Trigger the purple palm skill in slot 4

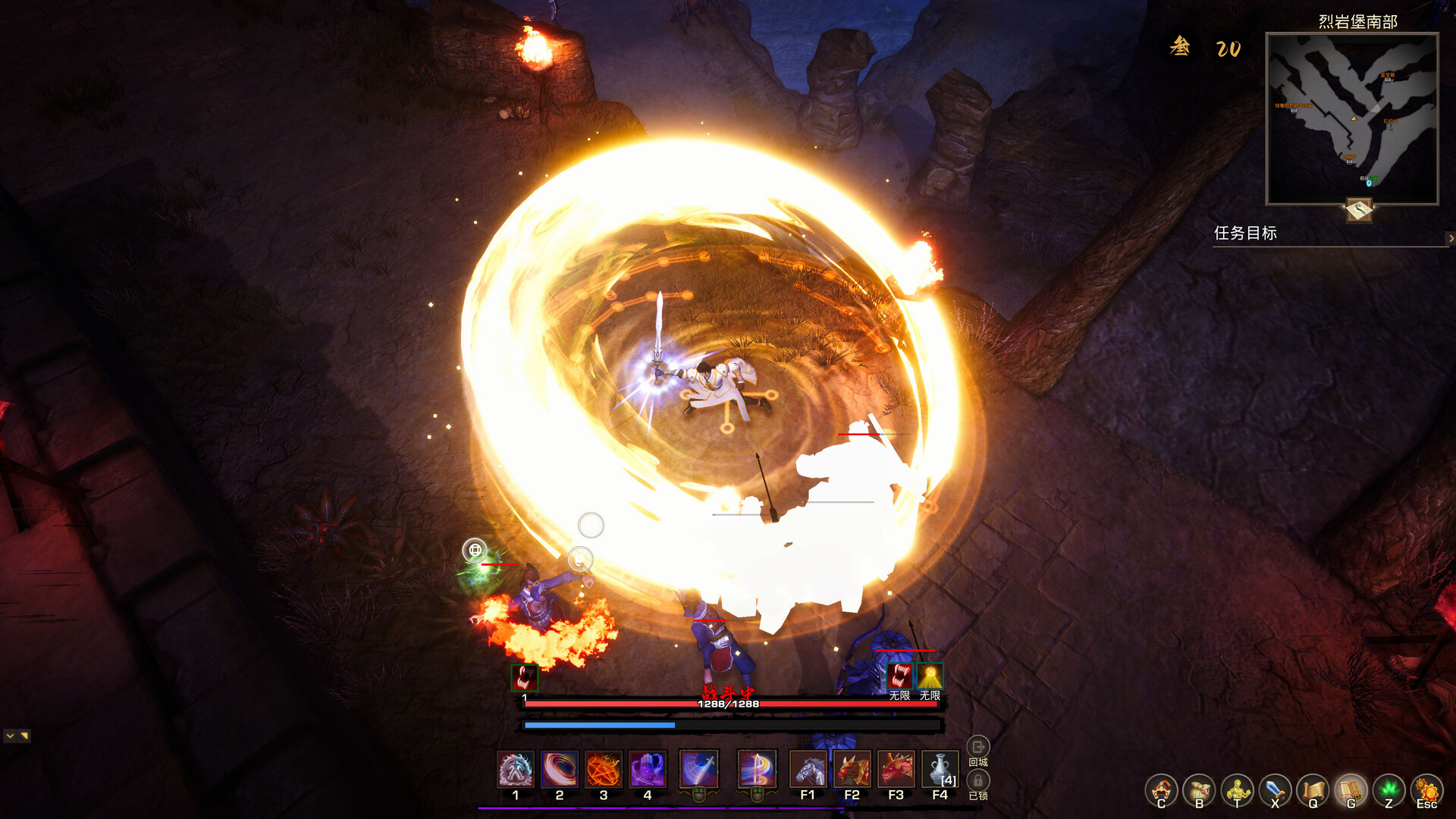pyautogui.click(x=648, y=770)
